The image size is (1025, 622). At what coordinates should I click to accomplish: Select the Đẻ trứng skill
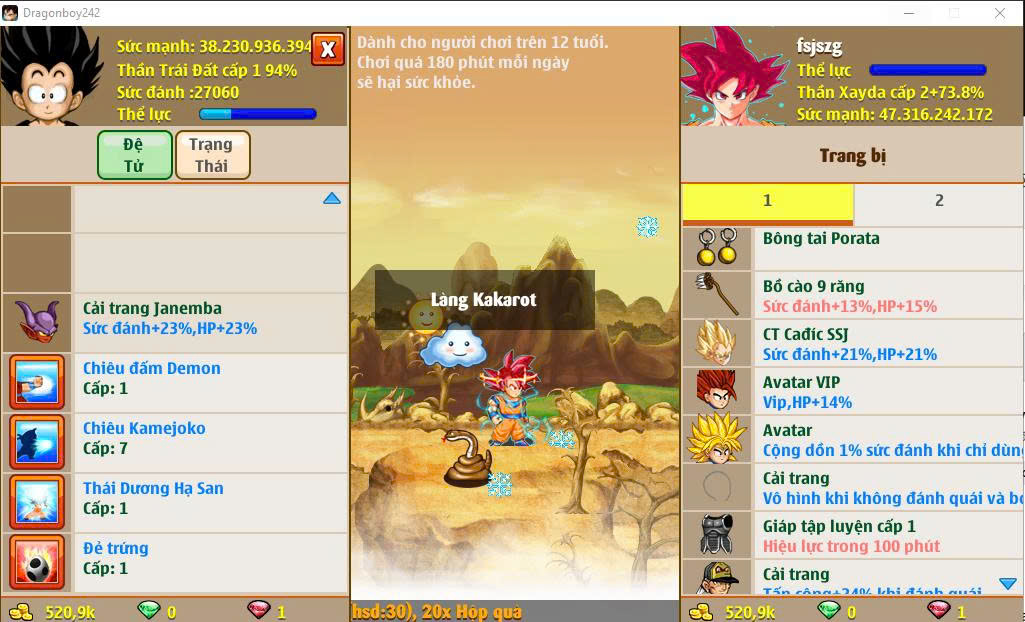pos(175,559)
